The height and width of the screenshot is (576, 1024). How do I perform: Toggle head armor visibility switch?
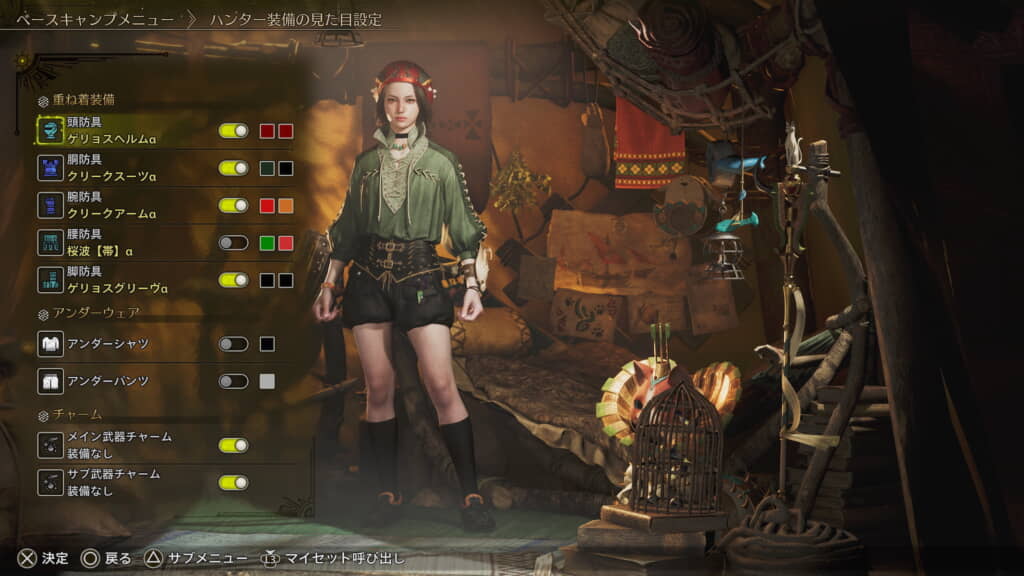click(233, 131)
